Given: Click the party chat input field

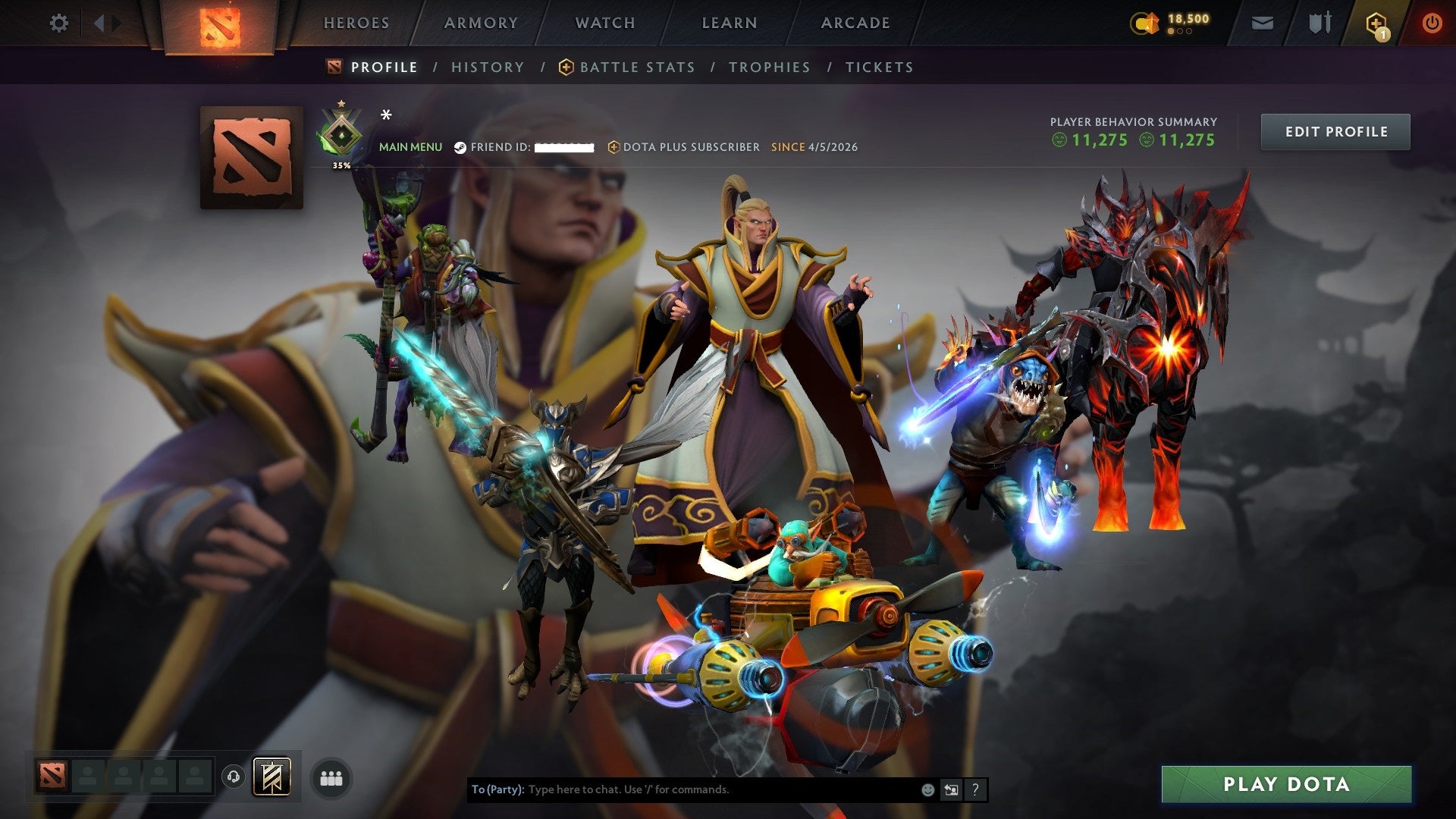Looking at the screenshot, I should (682, 789).
